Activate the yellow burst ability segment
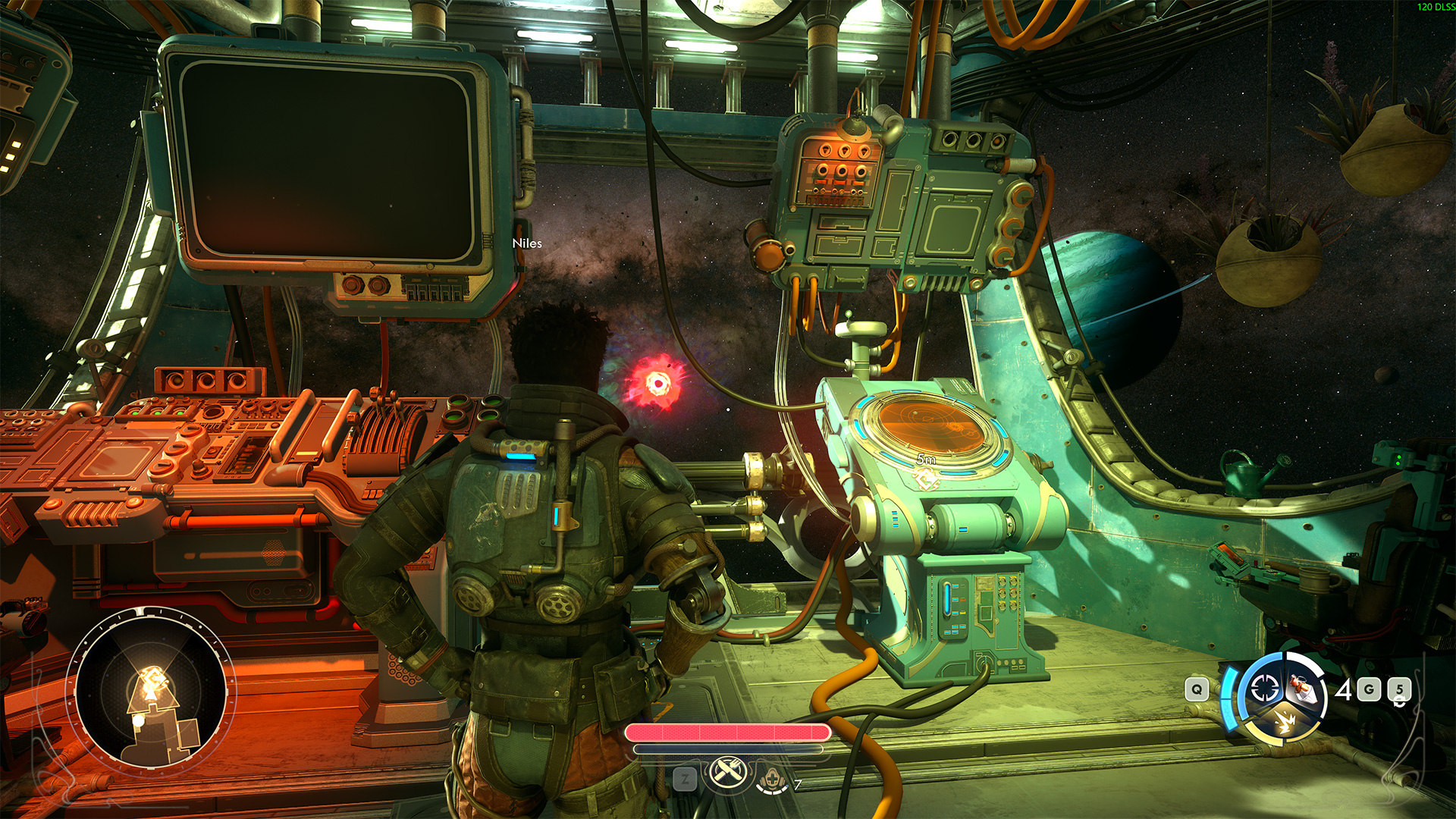This screenshot has height=819, width=1456. tap(1283, 721)
